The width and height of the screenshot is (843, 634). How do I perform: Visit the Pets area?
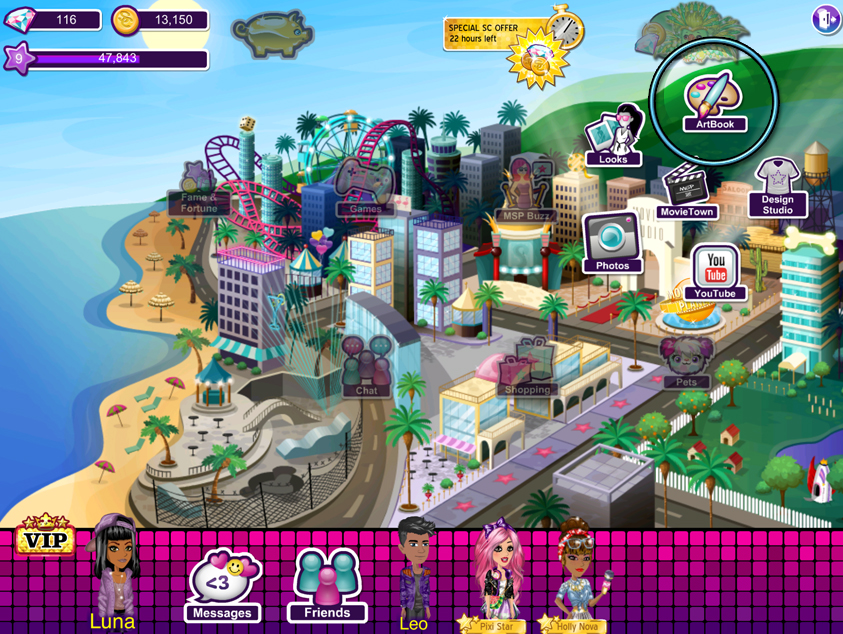point(686,362)
